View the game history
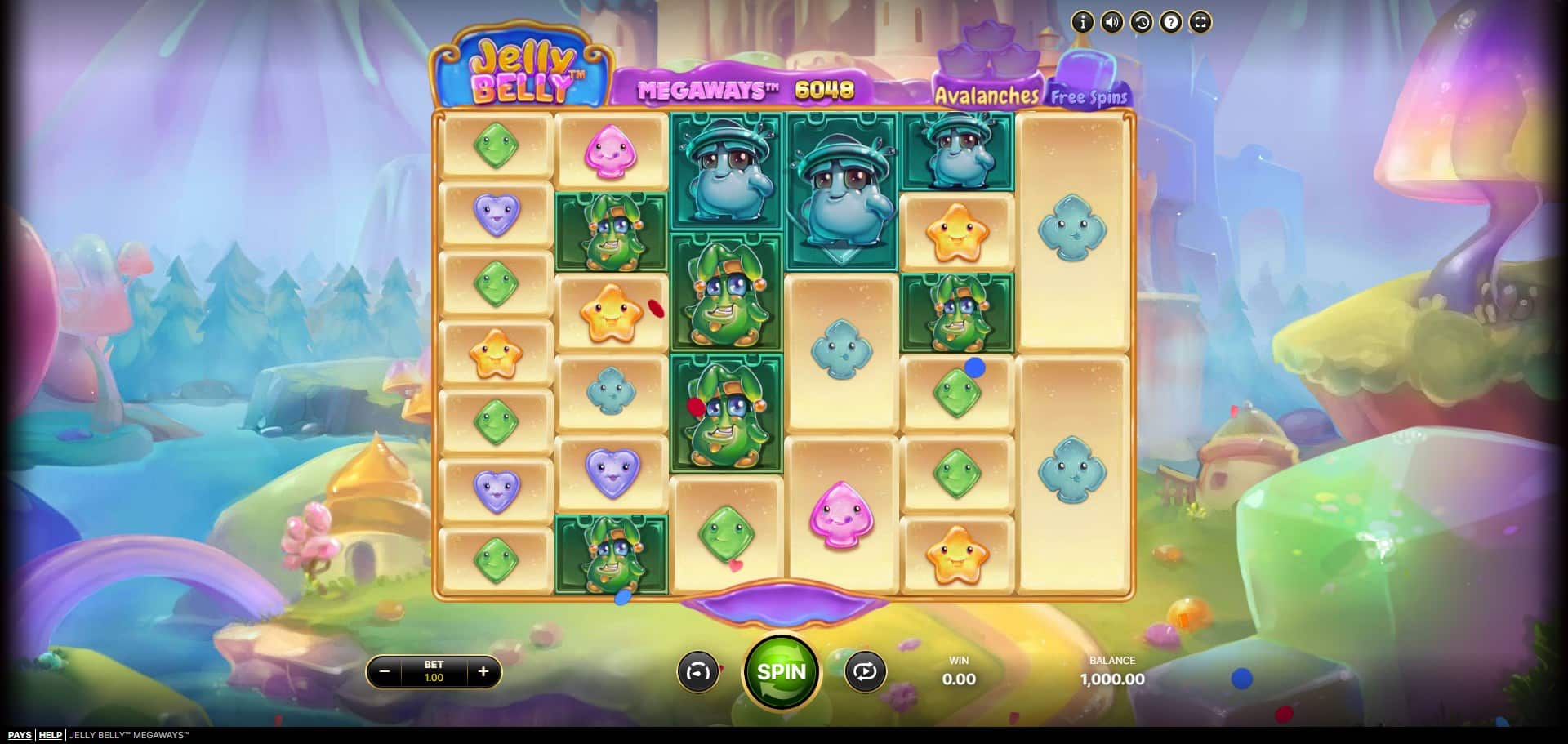 coord(1141,22)
